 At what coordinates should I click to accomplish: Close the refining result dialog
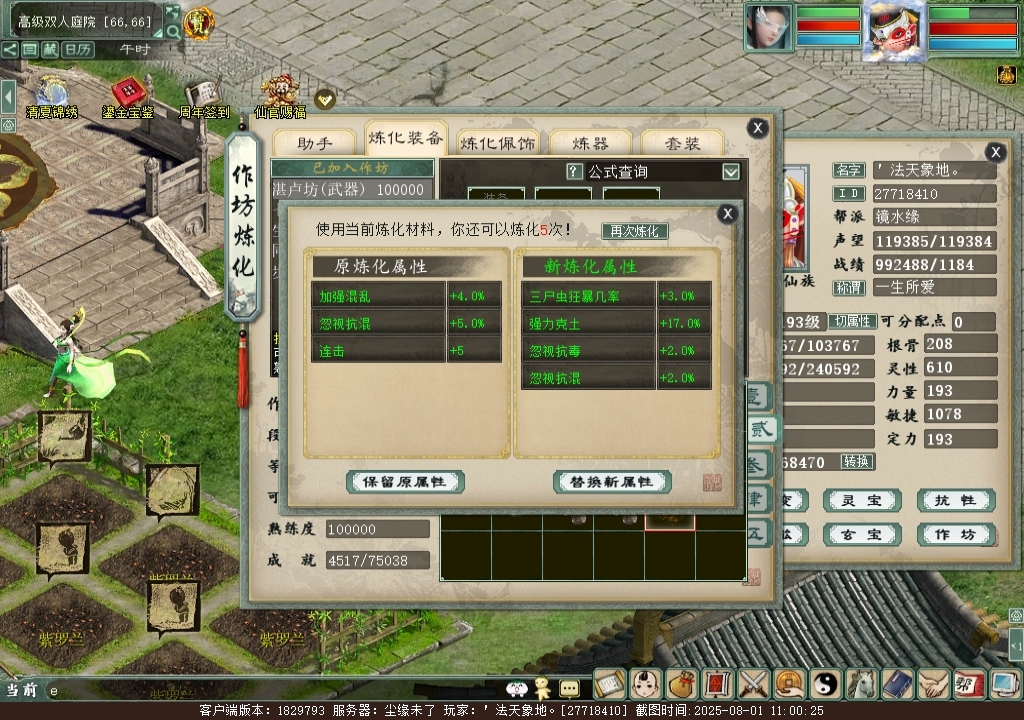click(728, 213)
